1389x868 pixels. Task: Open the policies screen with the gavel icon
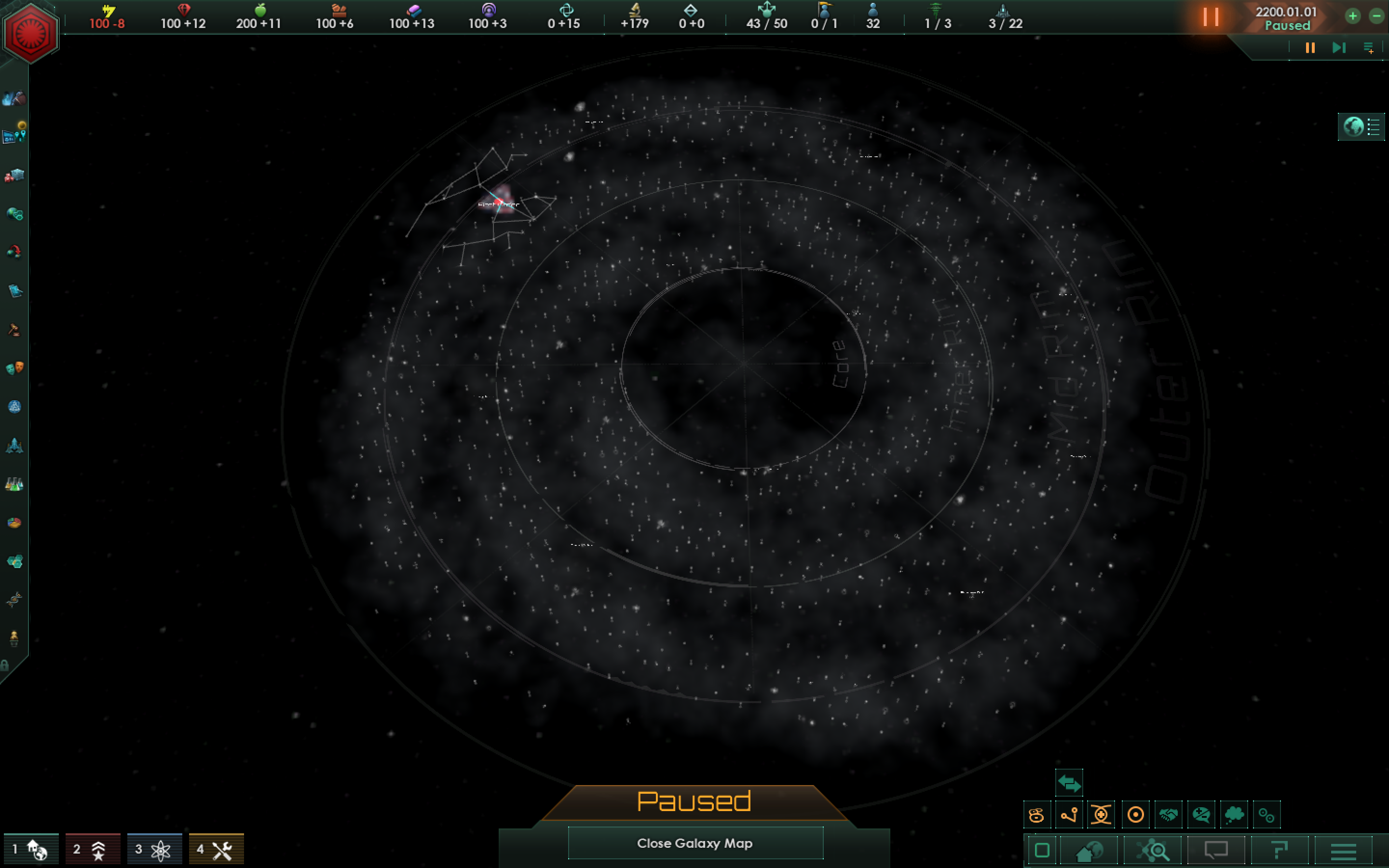pyautogui.click(x=14, y=329)
